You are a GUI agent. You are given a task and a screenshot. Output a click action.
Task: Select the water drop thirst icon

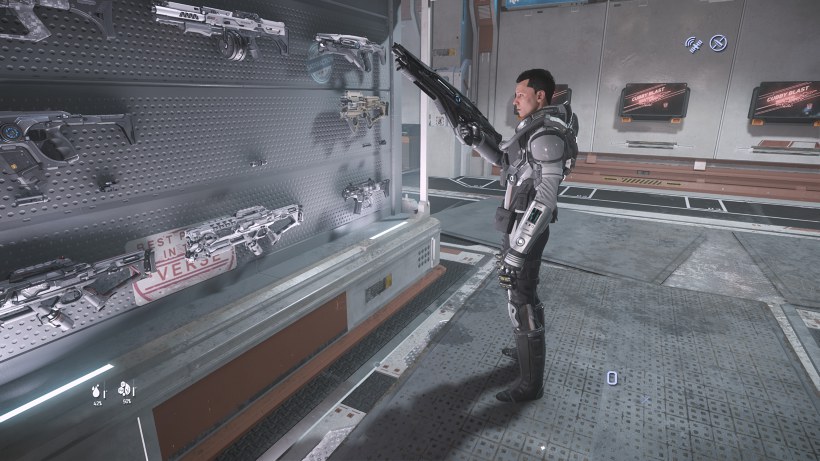pyautogui.click(x=98, y=388)
